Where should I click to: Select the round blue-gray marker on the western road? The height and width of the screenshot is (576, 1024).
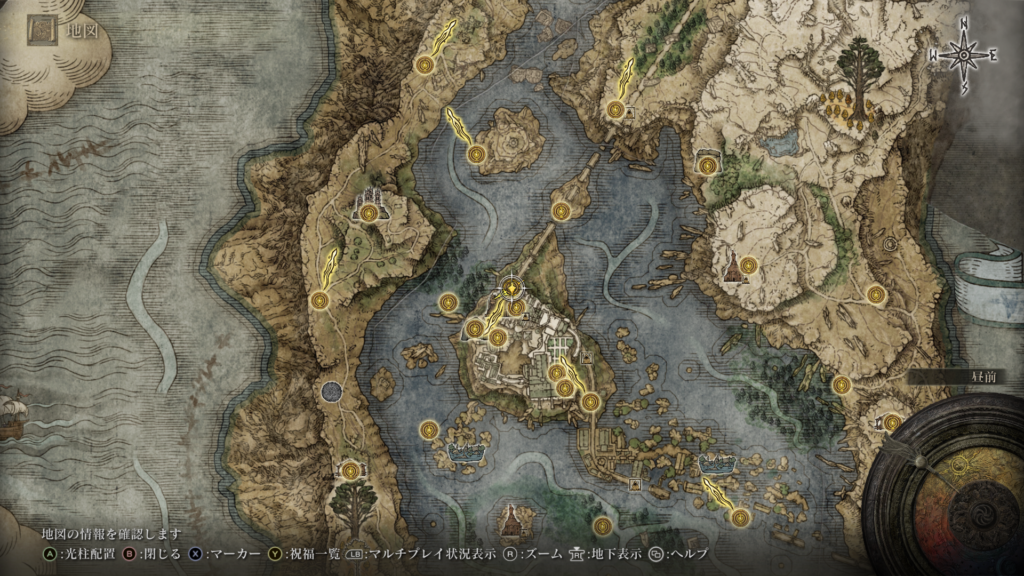tap(331, 391)
